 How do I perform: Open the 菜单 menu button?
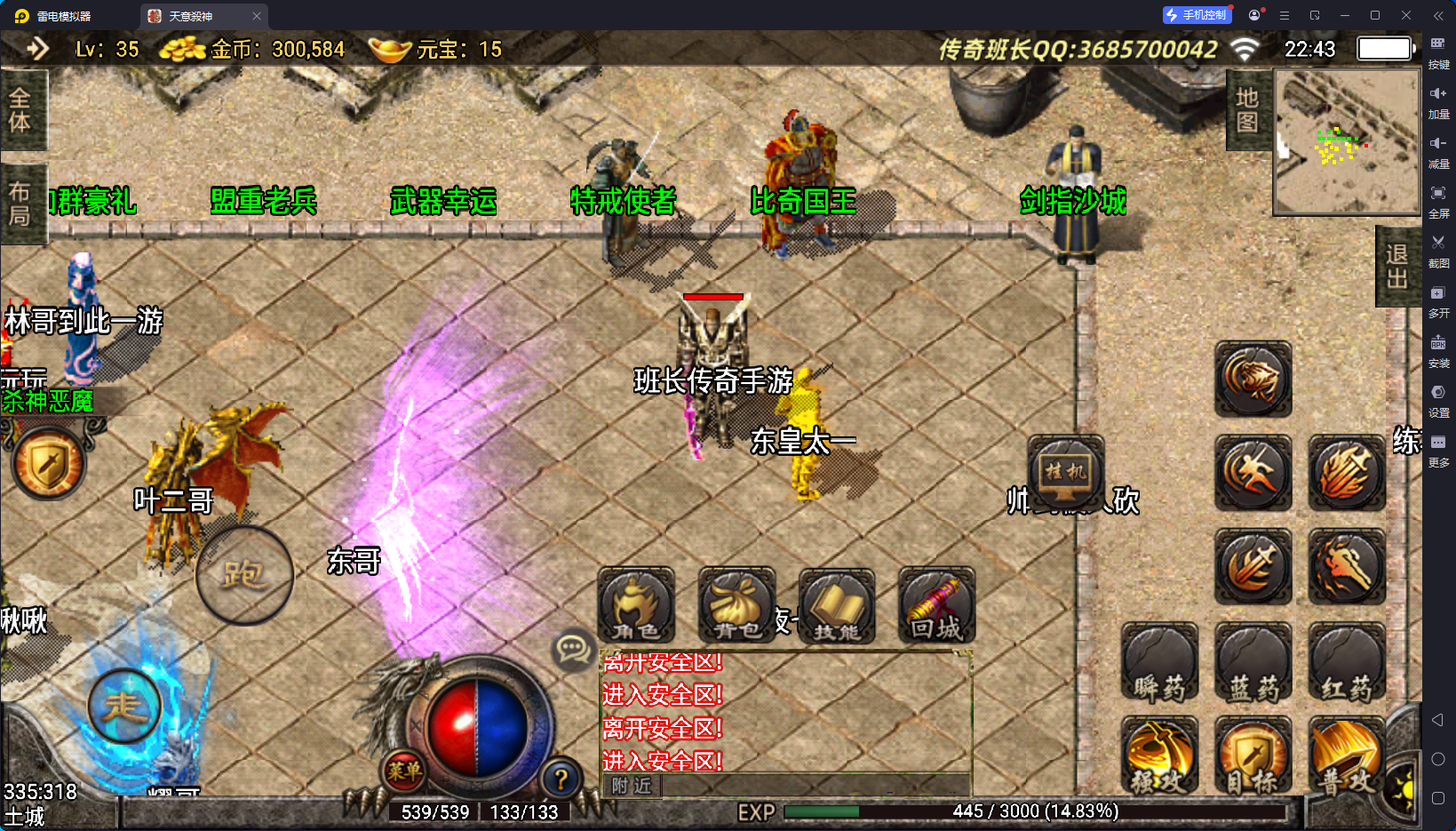pyautogui.click(x=403, y=771)
